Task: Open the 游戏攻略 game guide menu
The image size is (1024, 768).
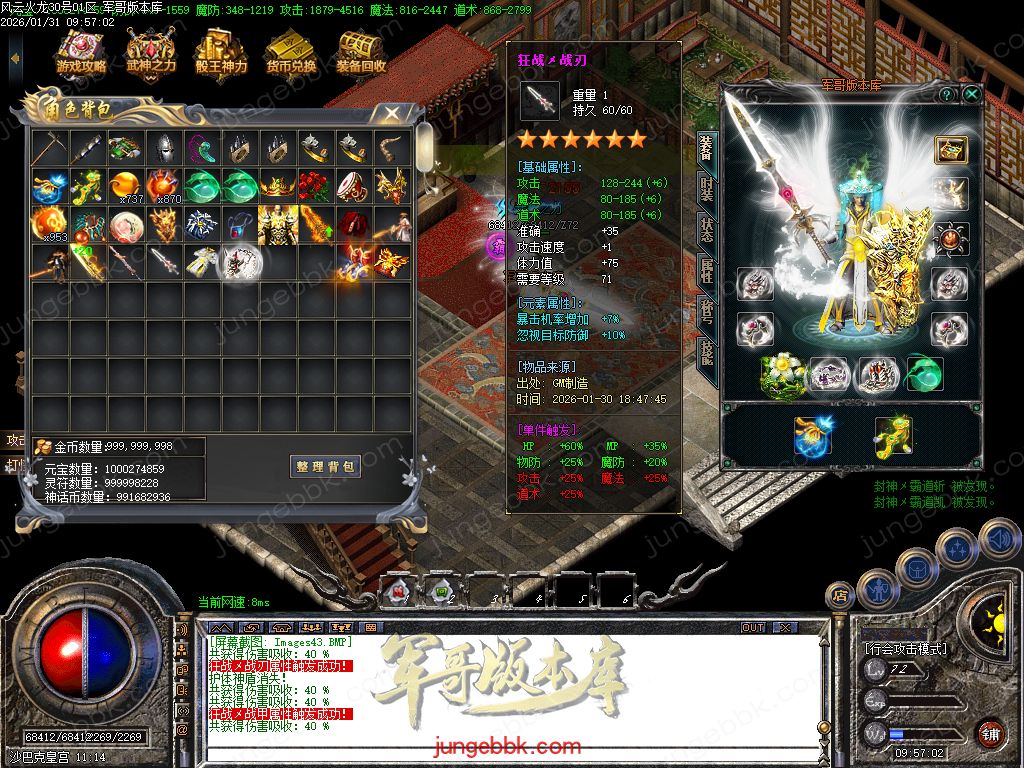Action: point(81,53)
